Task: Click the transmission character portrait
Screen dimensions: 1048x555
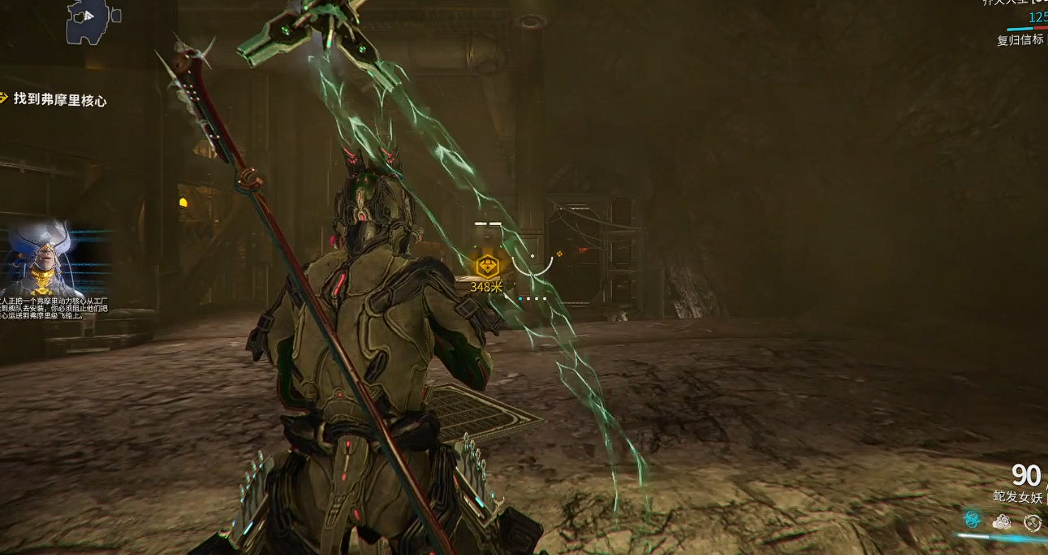Action: tap(40, 258)
